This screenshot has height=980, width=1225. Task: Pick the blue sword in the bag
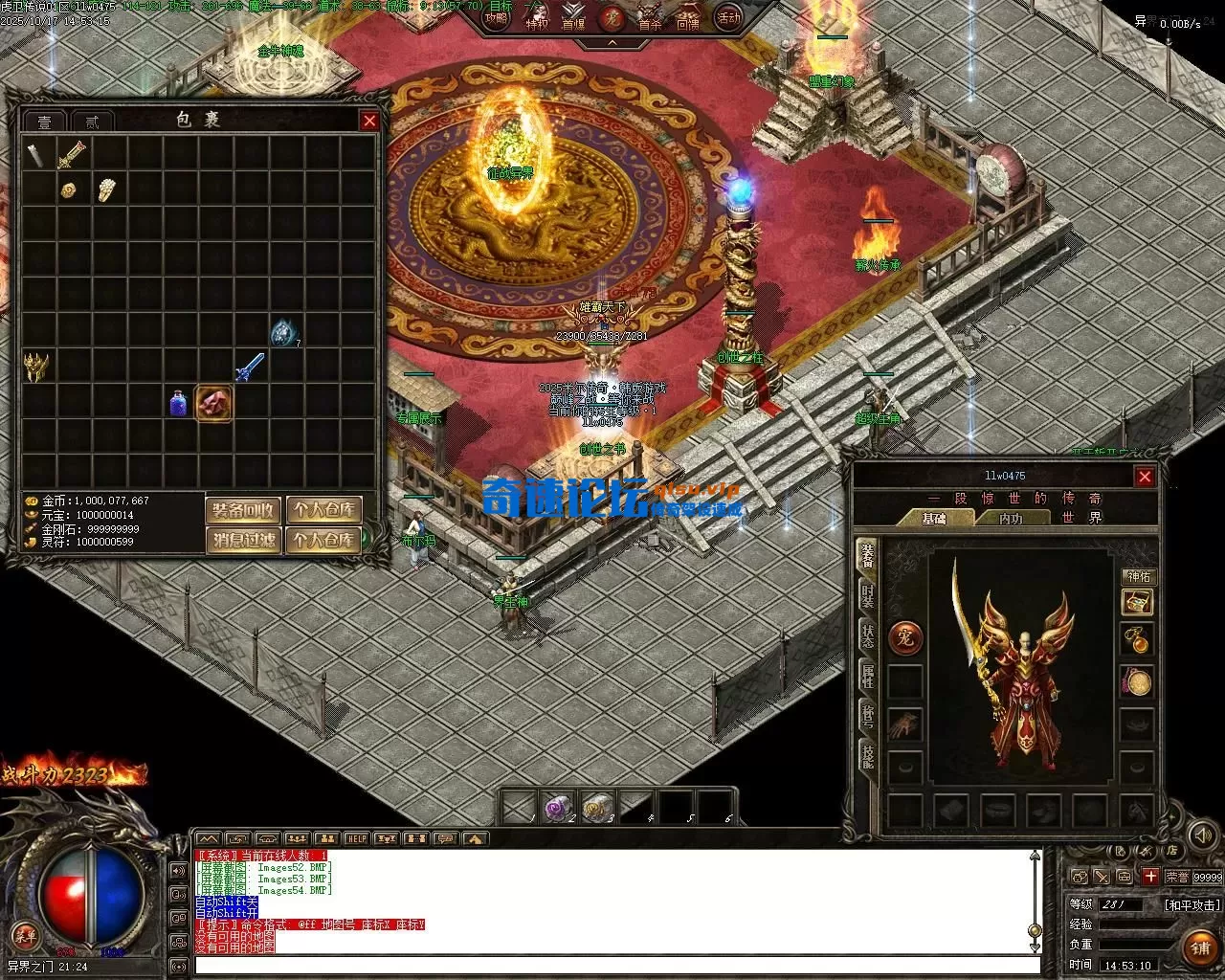tap(250, 367)
